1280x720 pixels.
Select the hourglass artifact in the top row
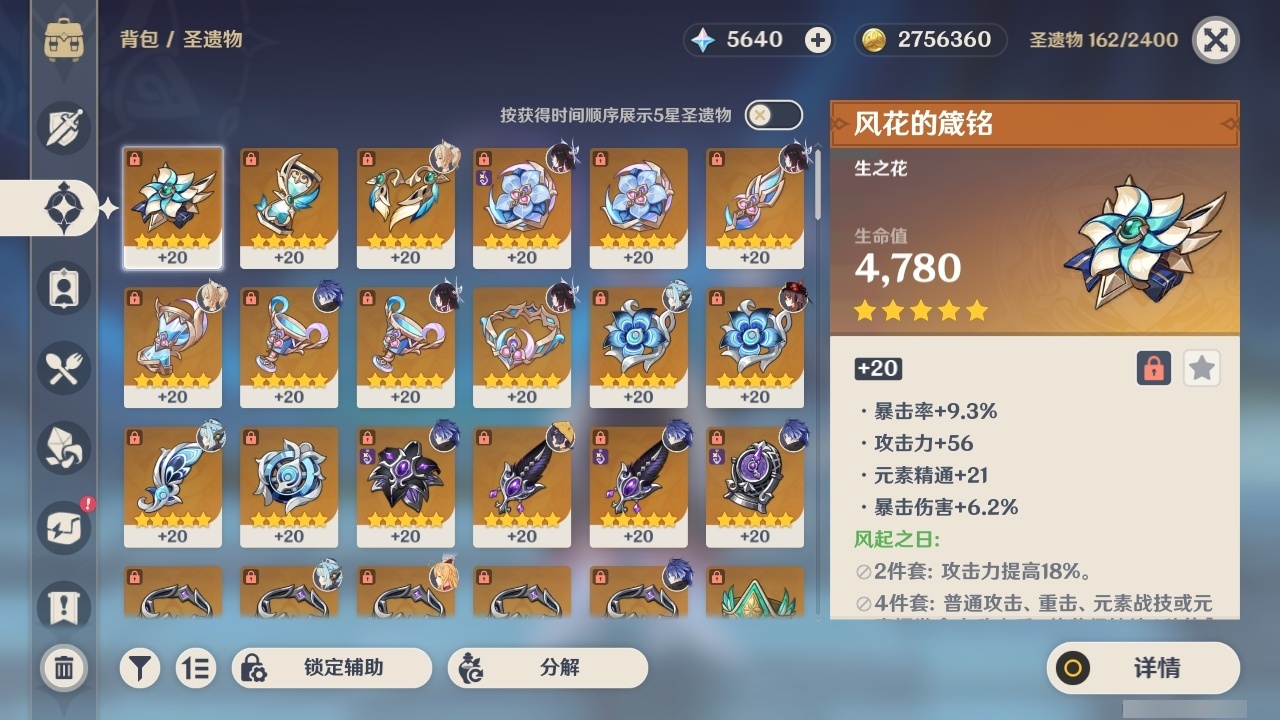click(289, 207)
